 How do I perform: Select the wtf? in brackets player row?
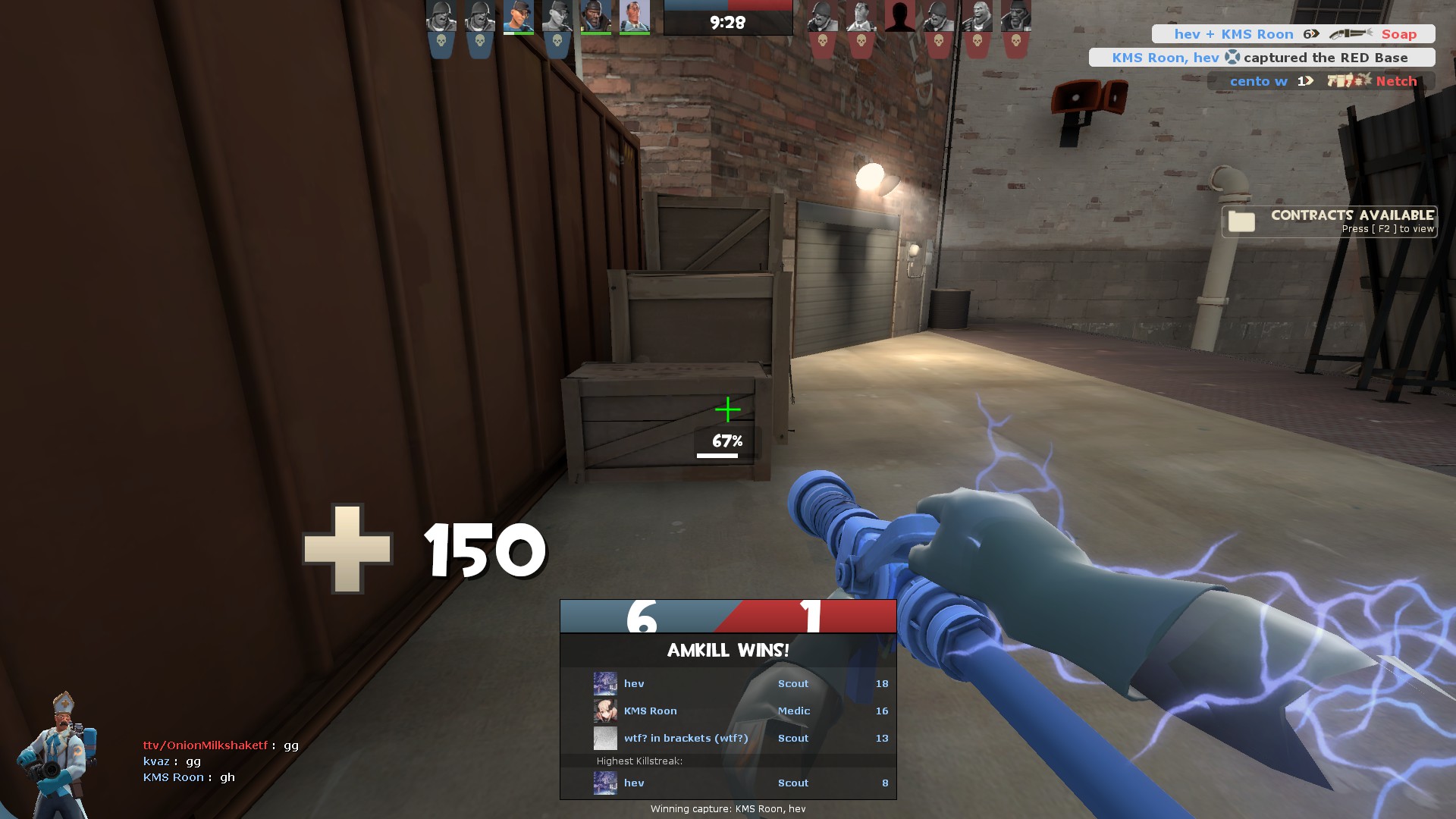(728, 738)
